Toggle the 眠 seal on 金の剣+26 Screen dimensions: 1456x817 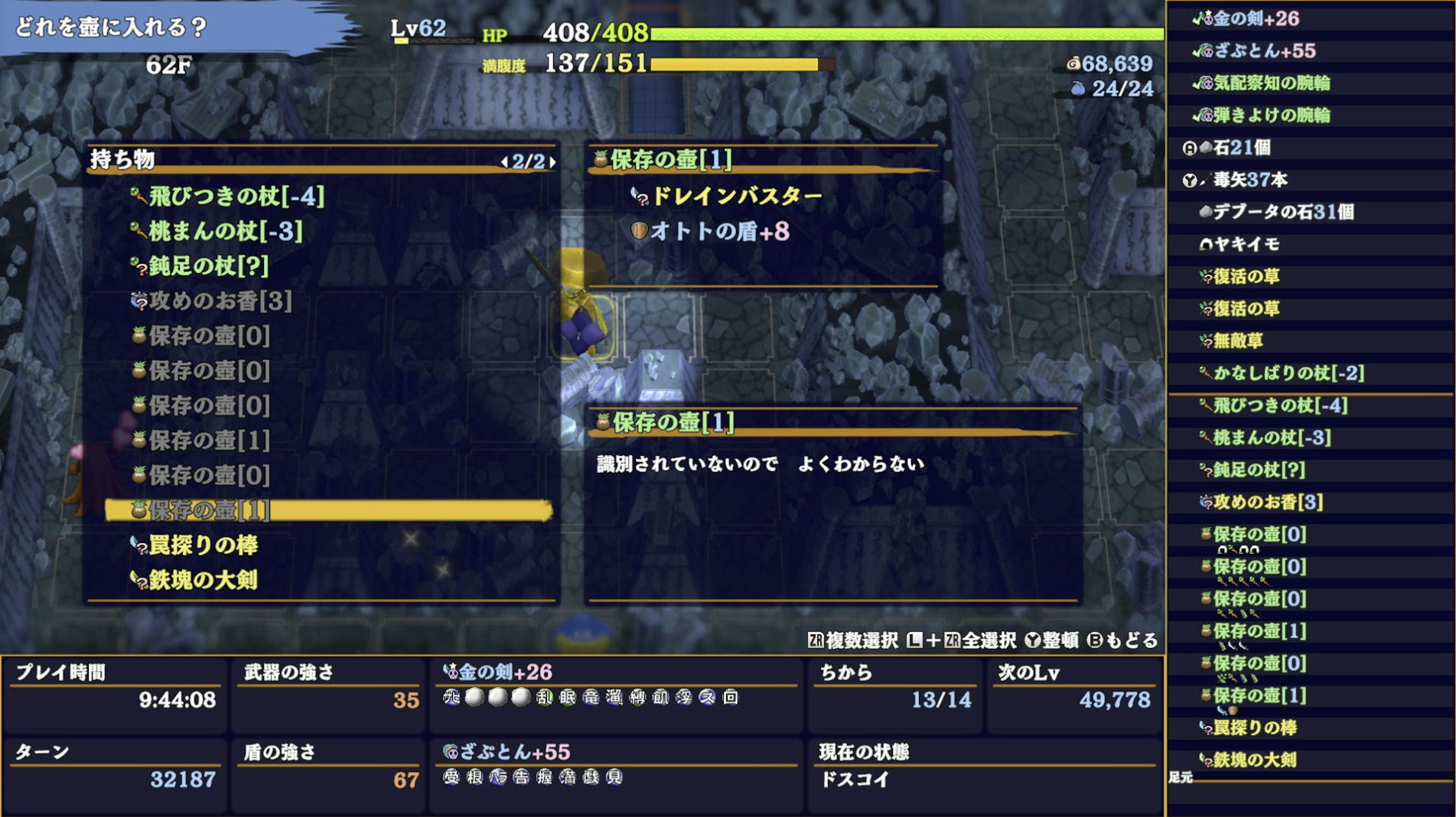pyautogui.click(x=568, y=697)
